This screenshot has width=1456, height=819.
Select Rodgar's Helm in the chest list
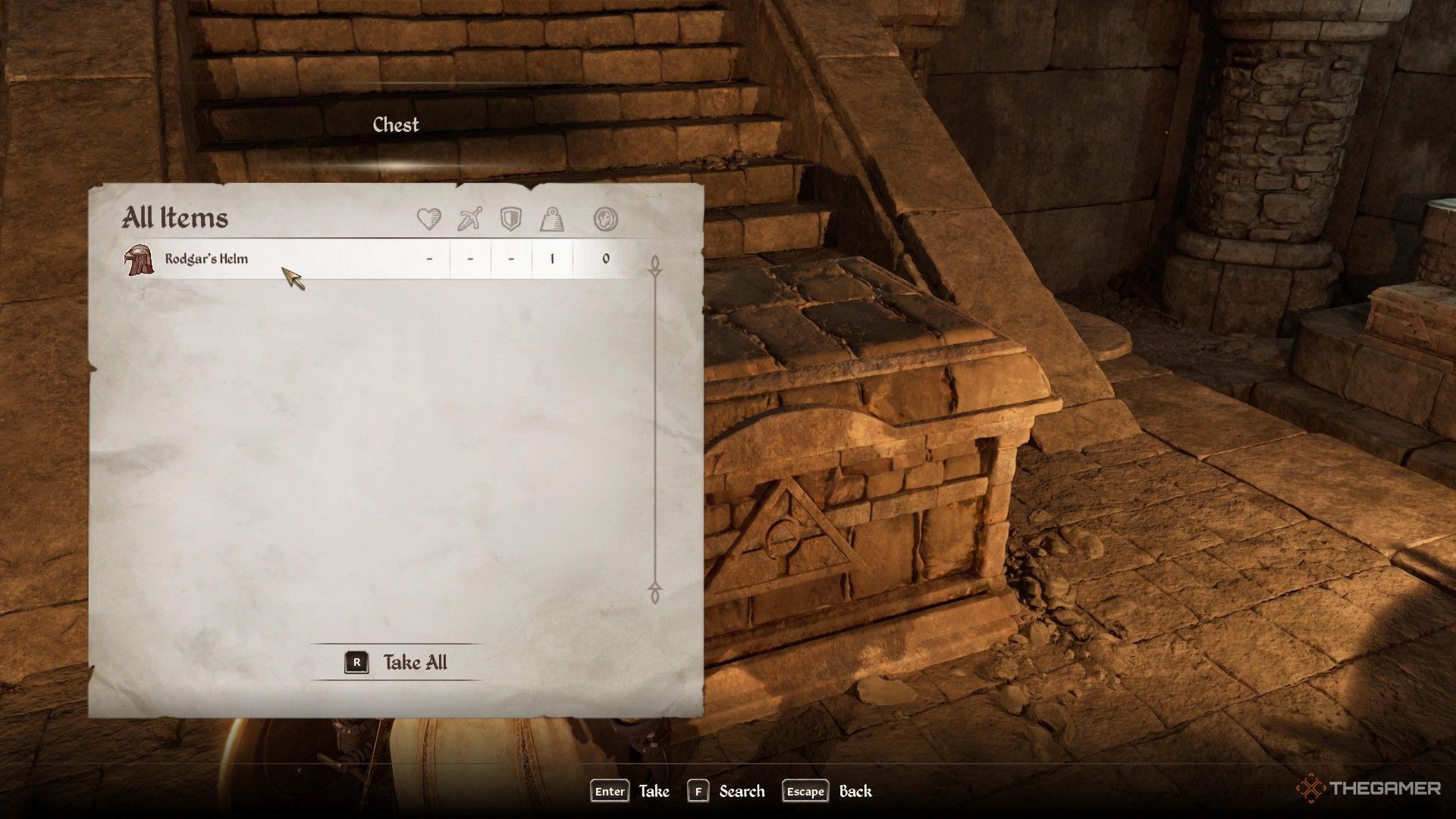[x=206, y=259]
